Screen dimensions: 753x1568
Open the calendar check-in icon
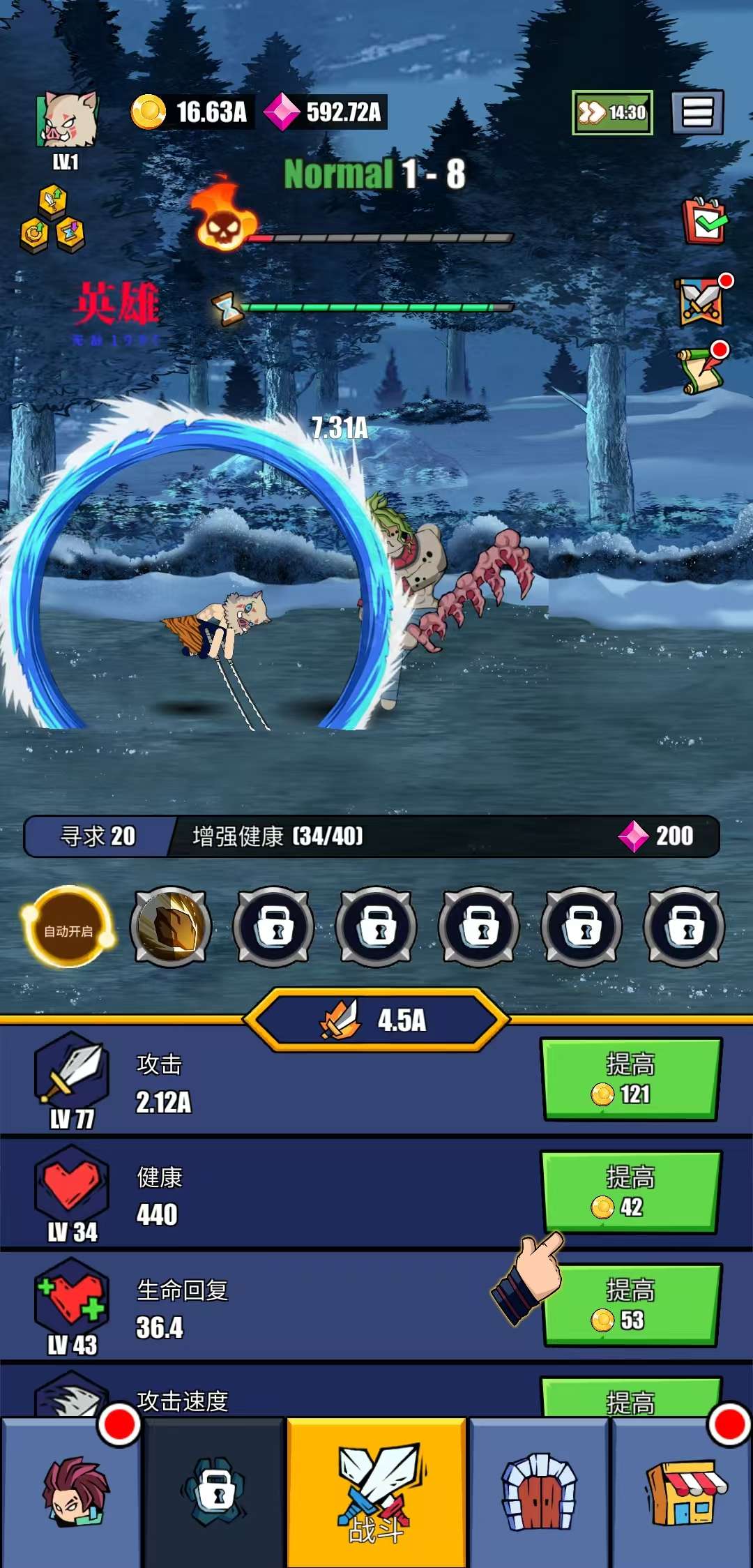click(704, 222)
